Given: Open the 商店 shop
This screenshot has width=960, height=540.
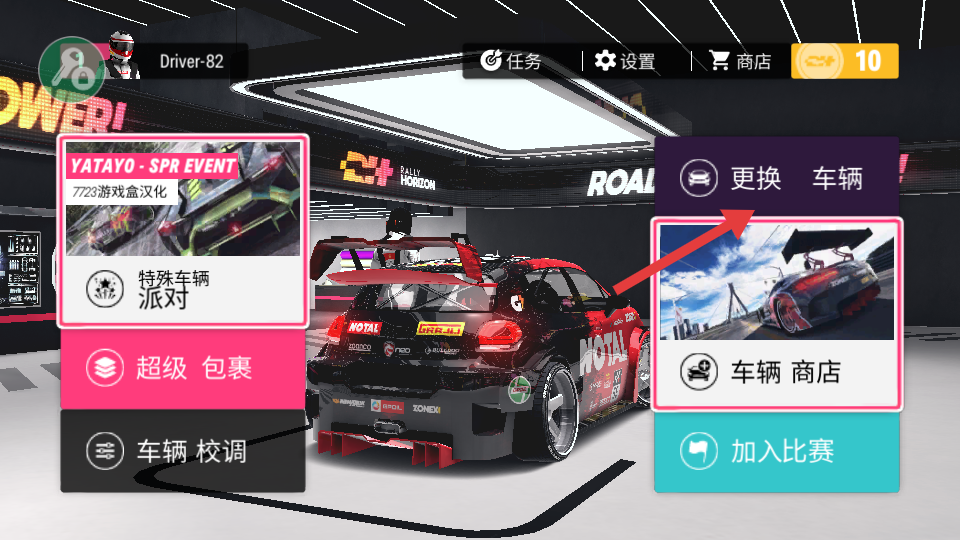Looking at the screenshot, I should click(x=740, y=61).
